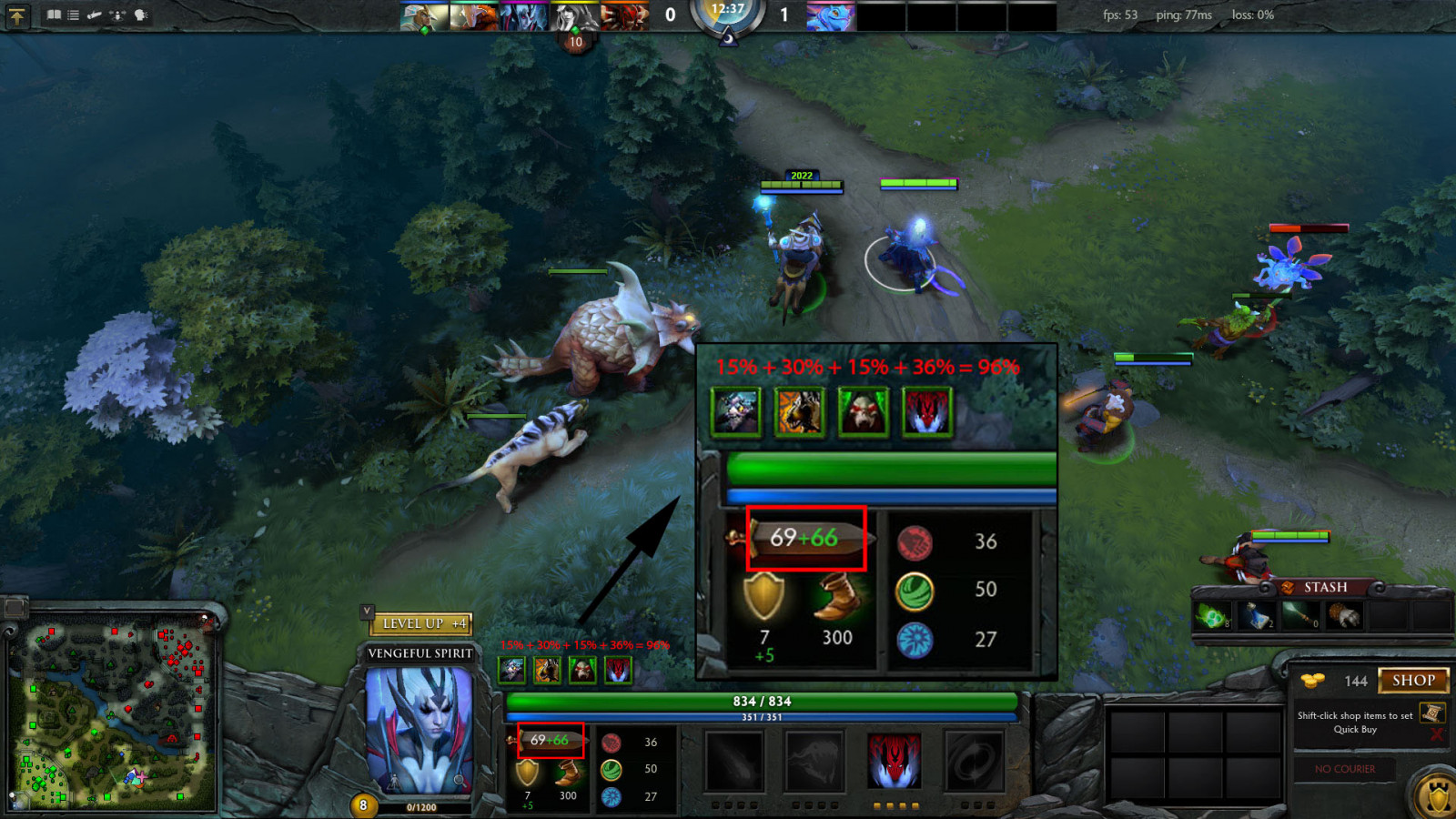Select the blue enemy hero portrait in top bar
This screenshot has height=819, width=1456.
pos(830,16)
